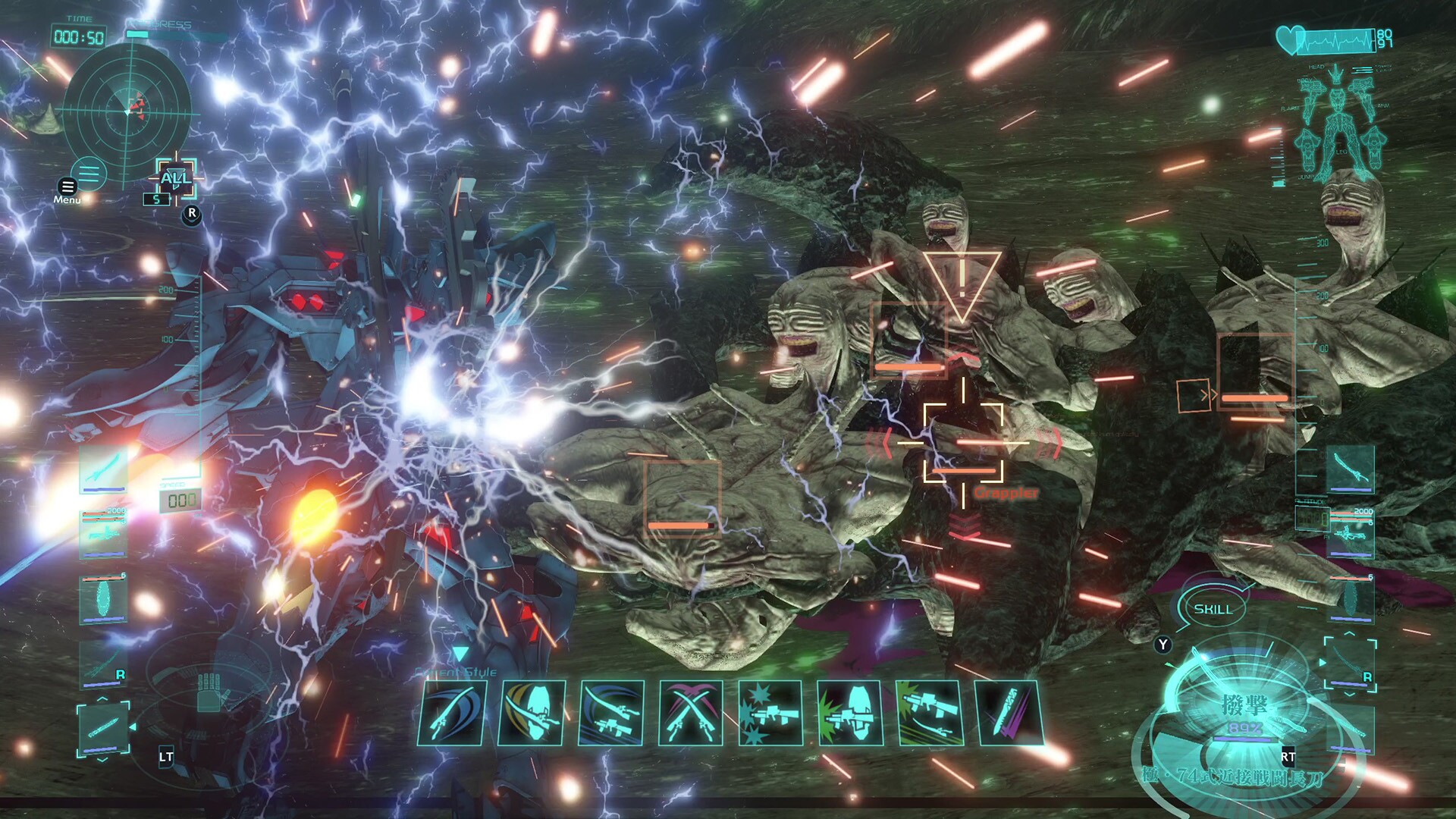The height and width of the screenshot is (819, 1456).
Task: Select the rifle with starburst style icon
Action: (x=771, y=711)
